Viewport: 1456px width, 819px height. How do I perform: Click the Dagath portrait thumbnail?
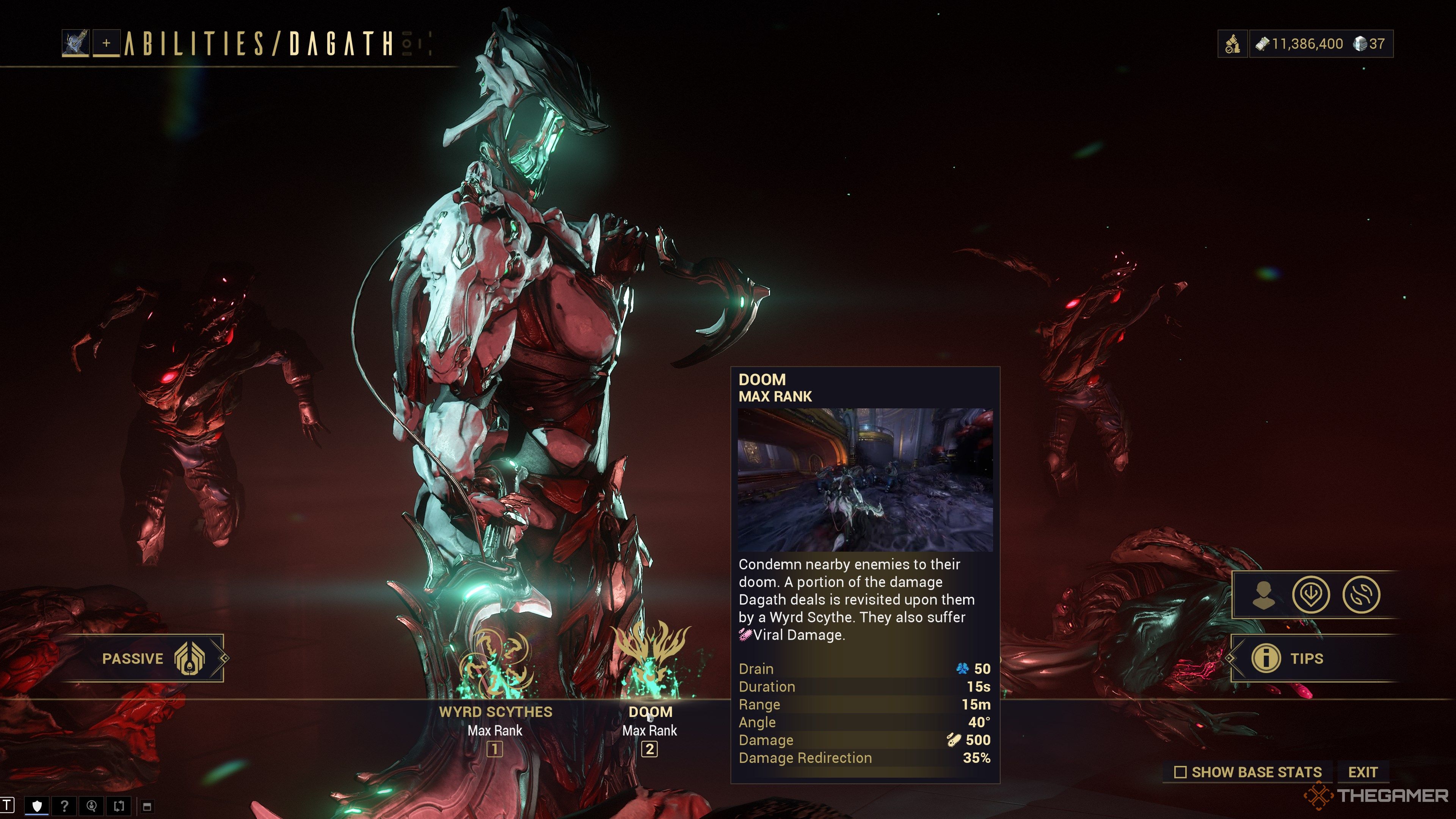tap(76, 44)
